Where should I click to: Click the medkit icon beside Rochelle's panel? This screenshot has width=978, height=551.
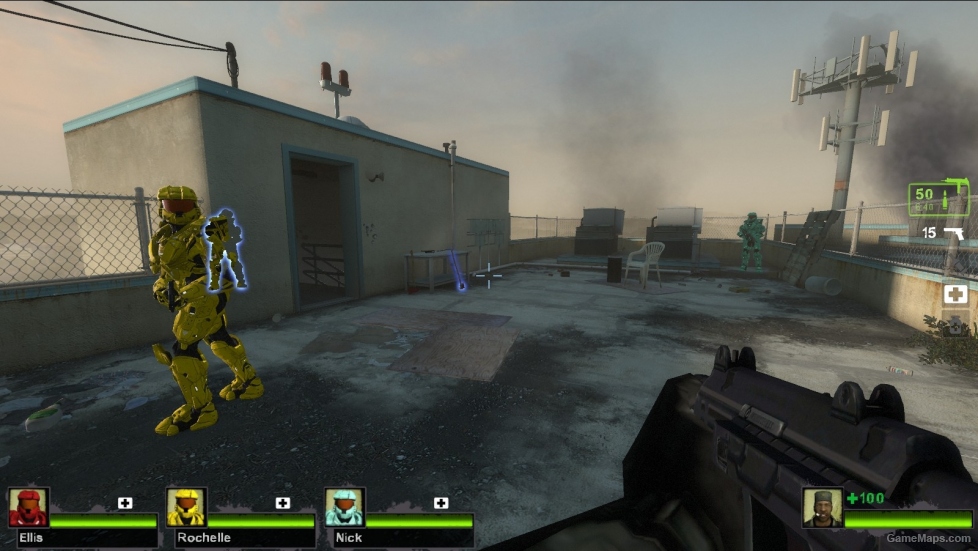pyautogui.click(x=283, y=502)
